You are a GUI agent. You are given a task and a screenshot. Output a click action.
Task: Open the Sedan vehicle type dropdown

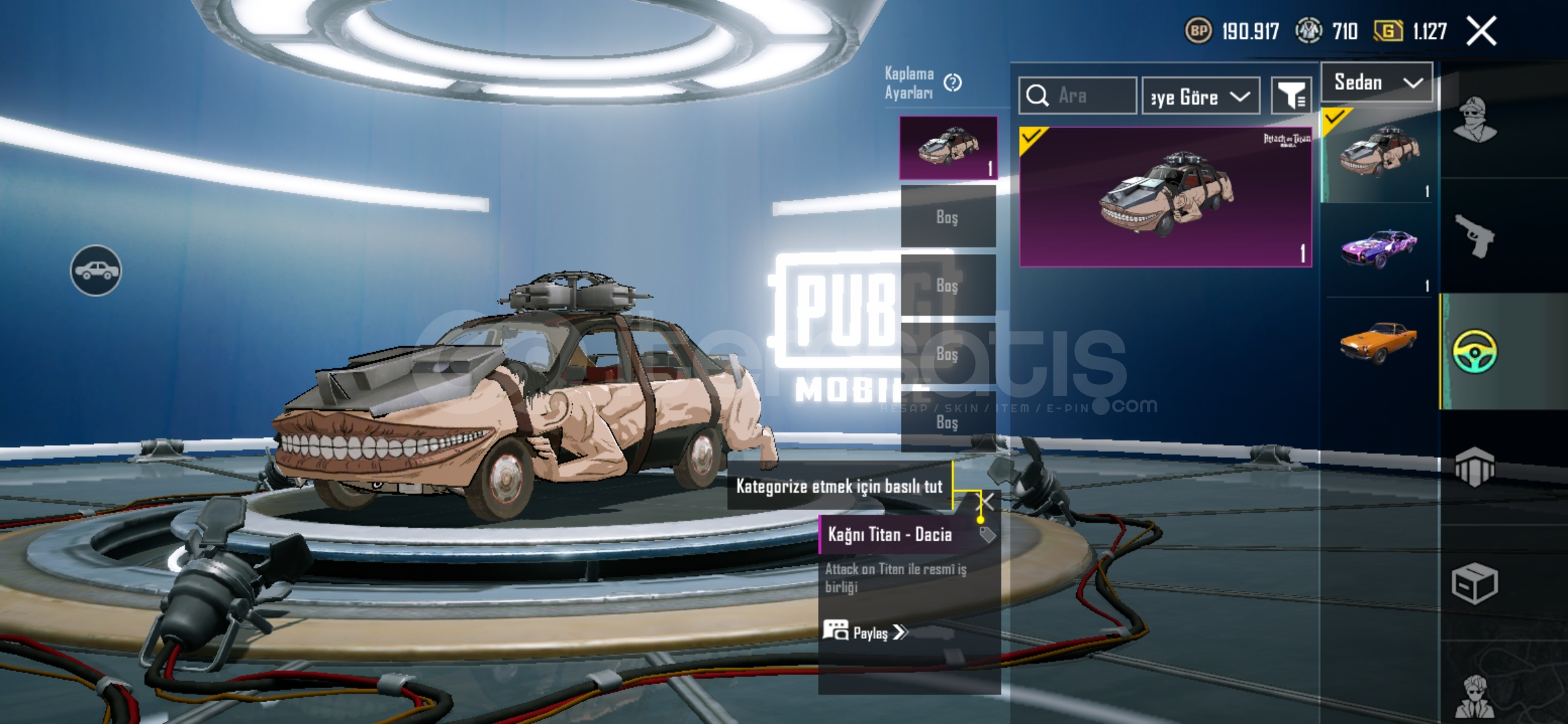[1377, 82]
